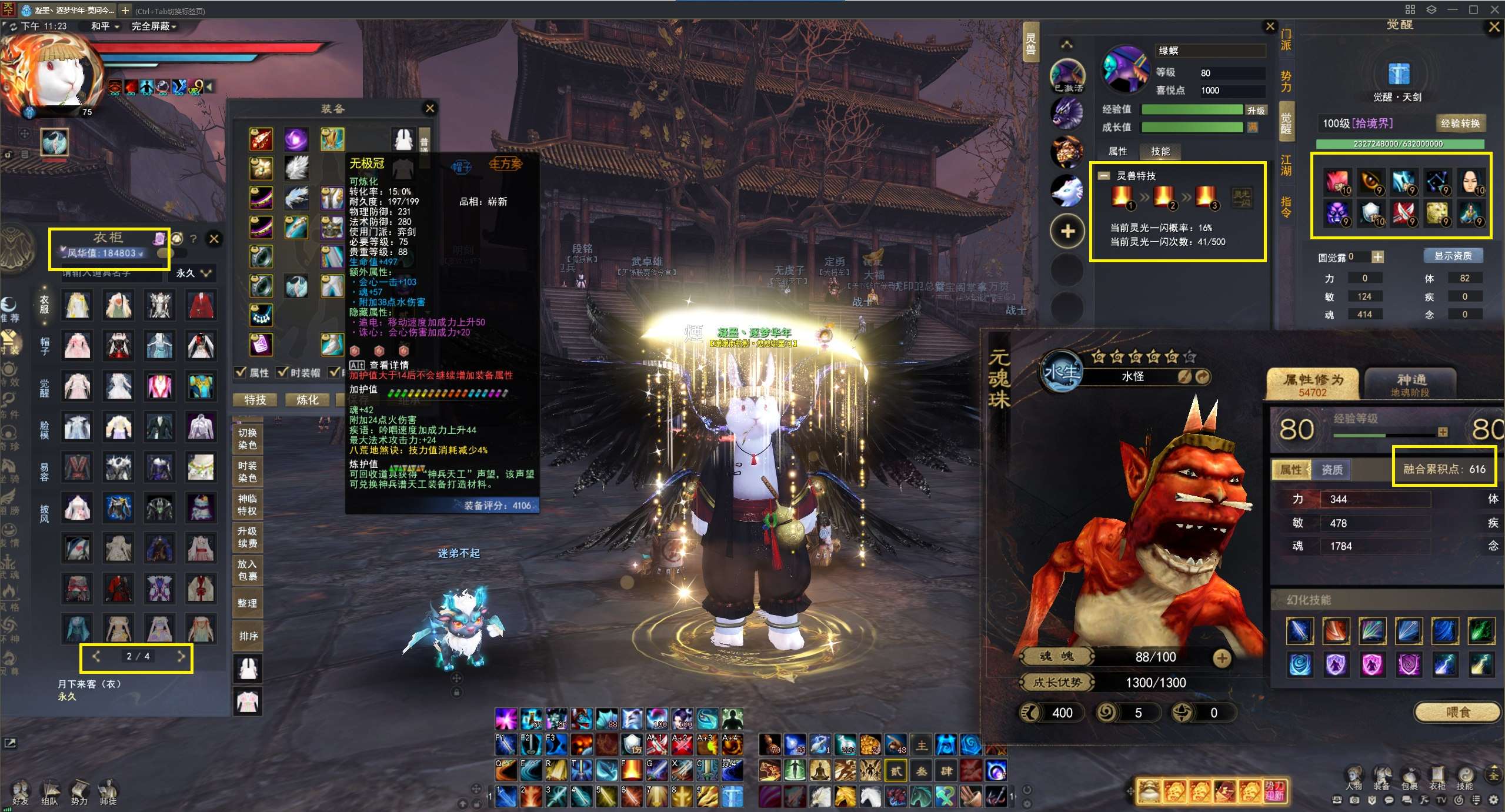1505x812 pixels.
Task: Choose 时装染色 in the wardrobe
Action: pyautogui.click(x=247, y=472)
